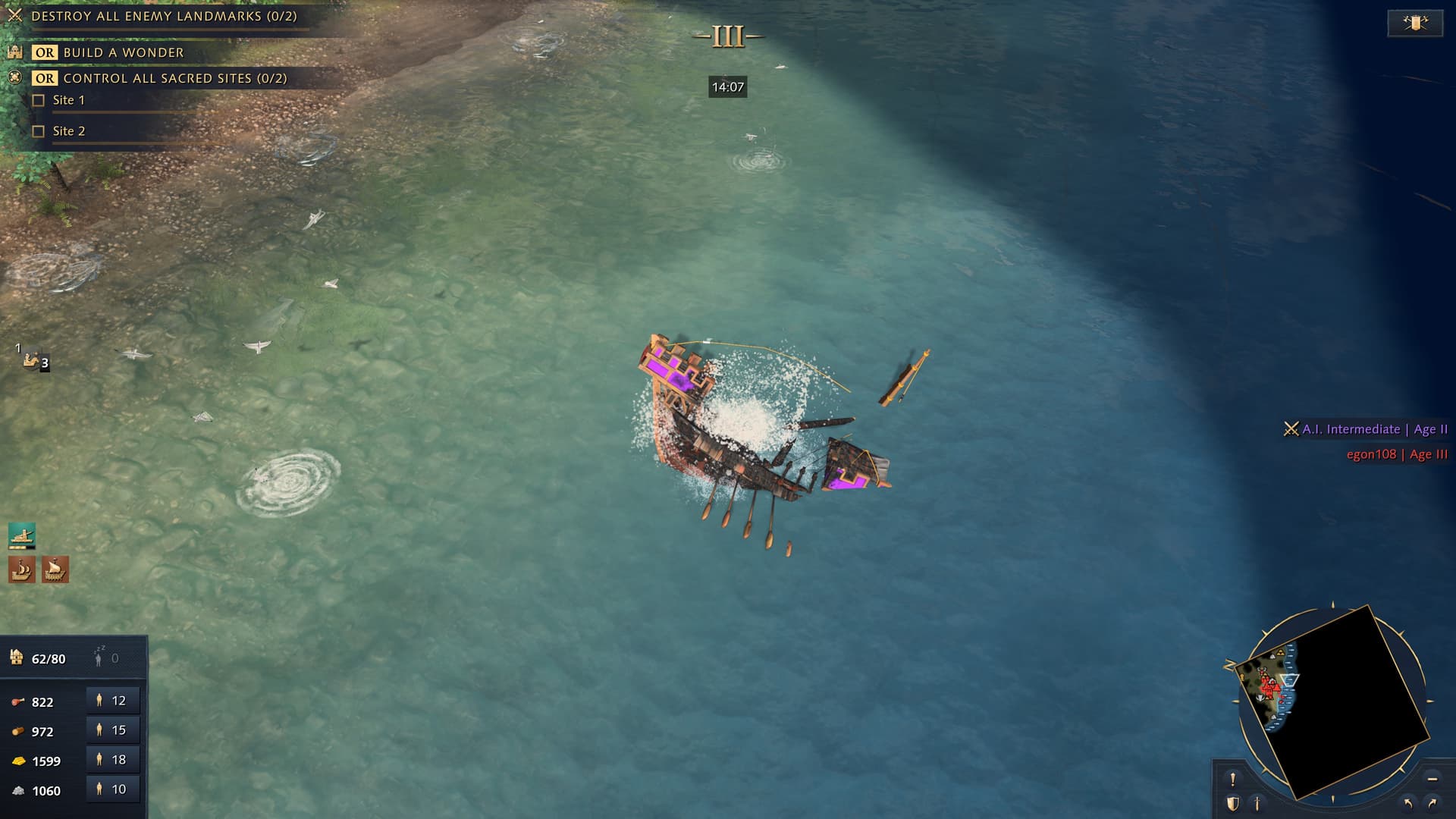This screenshot has width=1456, height=819.
Task: Select control group 1 icon
Action: (x=33, y=359)
